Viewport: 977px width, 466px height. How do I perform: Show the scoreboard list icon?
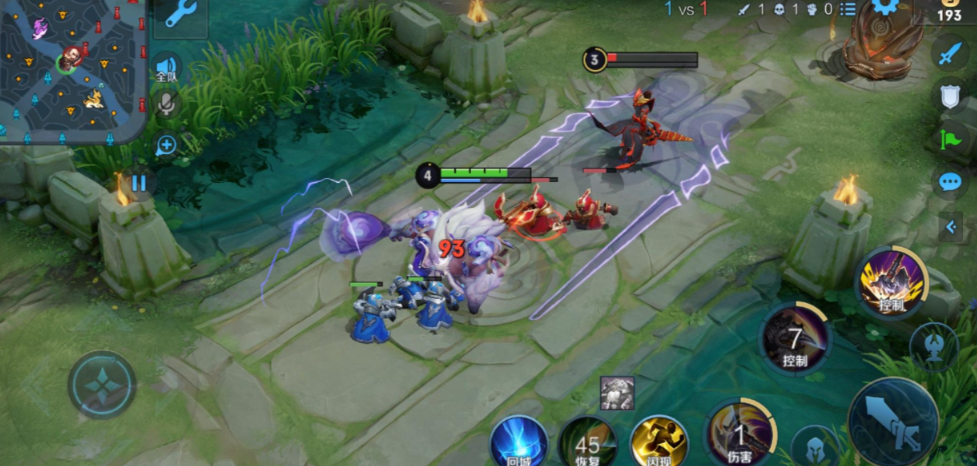848,9
